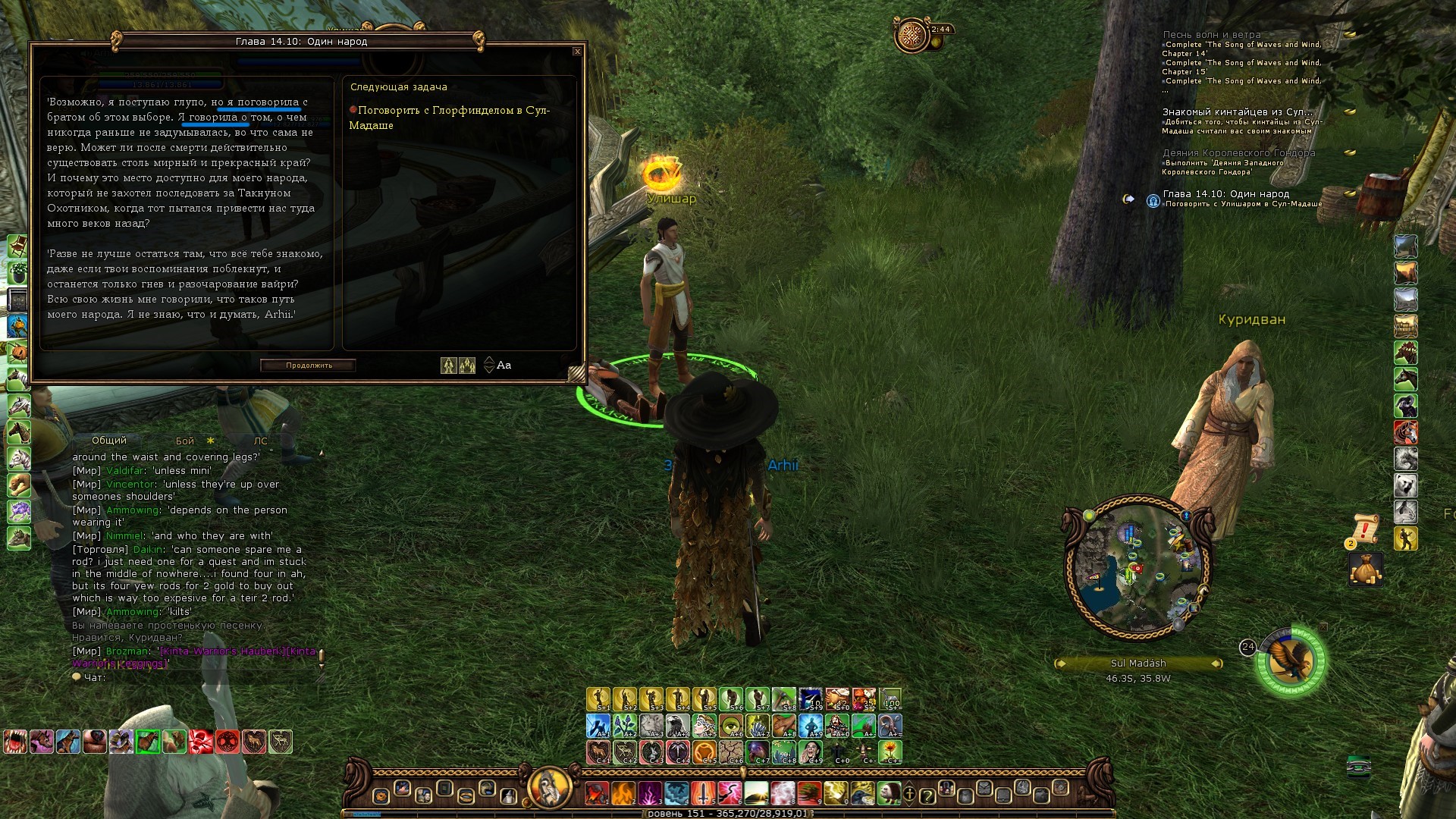1456x819 pixels.
Task: Click the Aa font size control
Action: [504, 366]
